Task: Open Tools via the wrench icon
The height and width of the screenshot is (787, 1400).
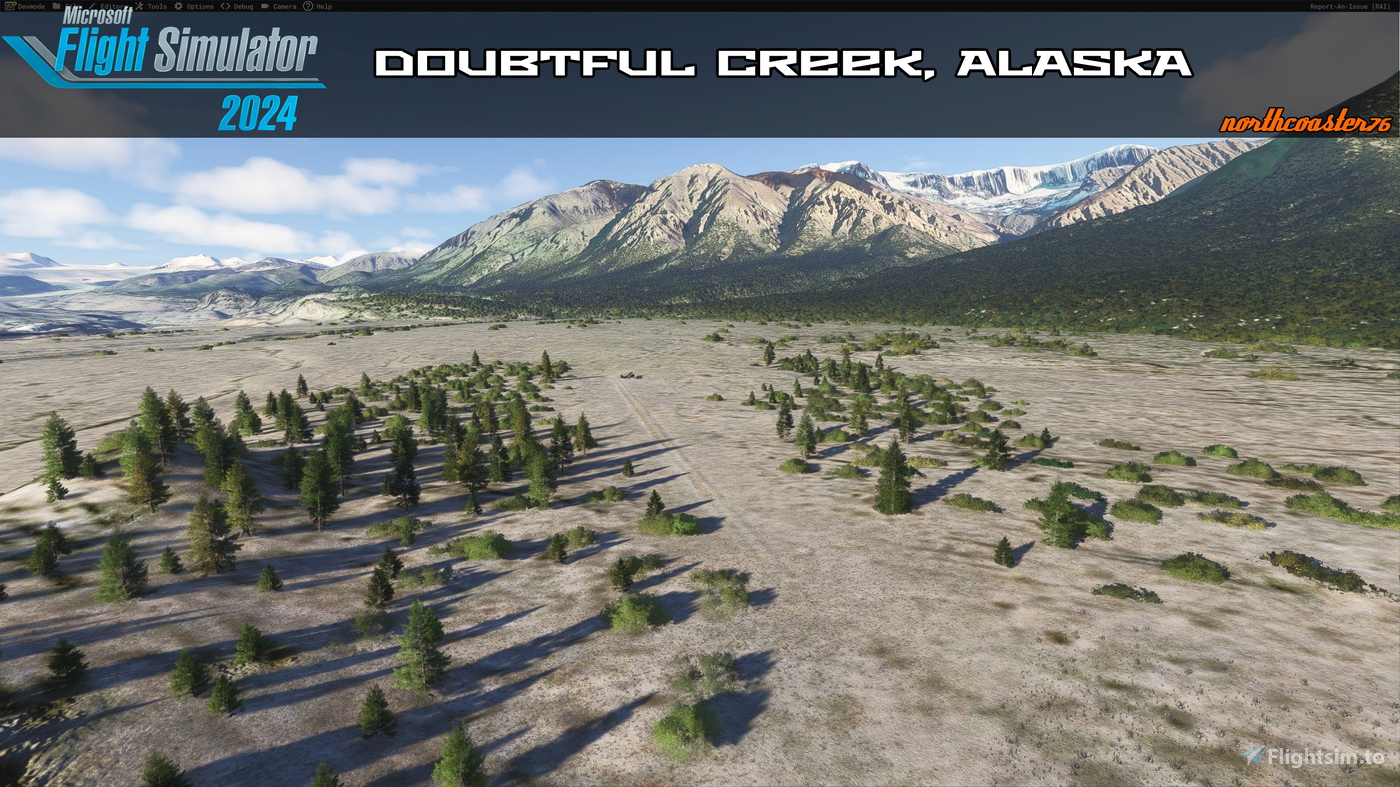Action: (138, 5)
